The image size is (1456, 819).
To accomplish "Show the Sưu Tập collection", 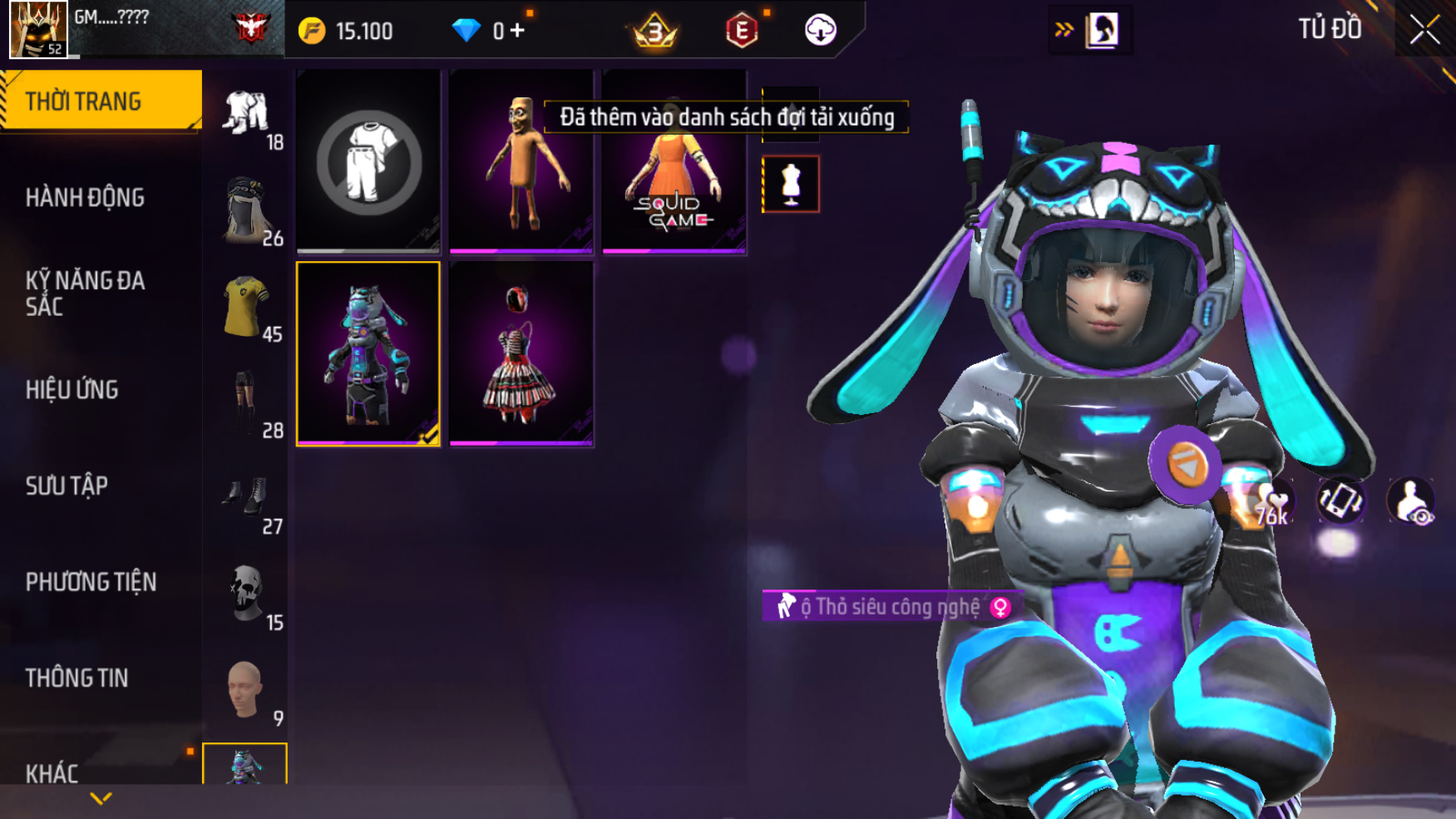I will (67, 486).
